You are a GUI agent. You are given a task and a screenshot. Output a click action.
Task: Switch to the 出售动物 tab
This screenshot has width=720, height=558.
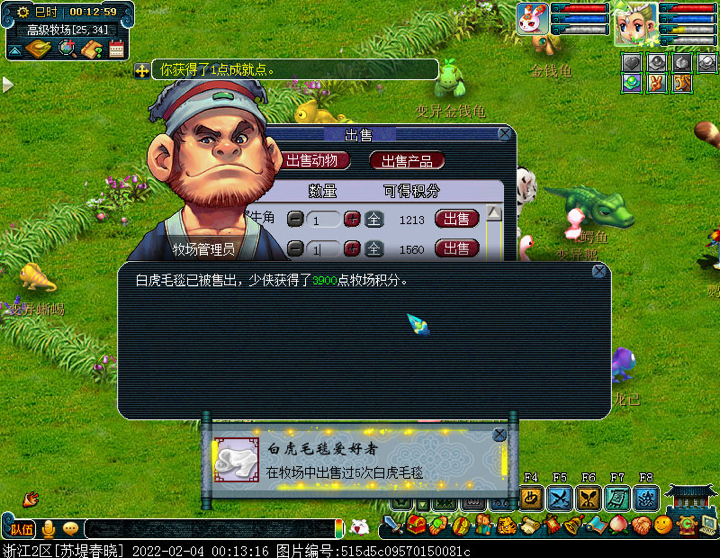[x=318, y=160]
